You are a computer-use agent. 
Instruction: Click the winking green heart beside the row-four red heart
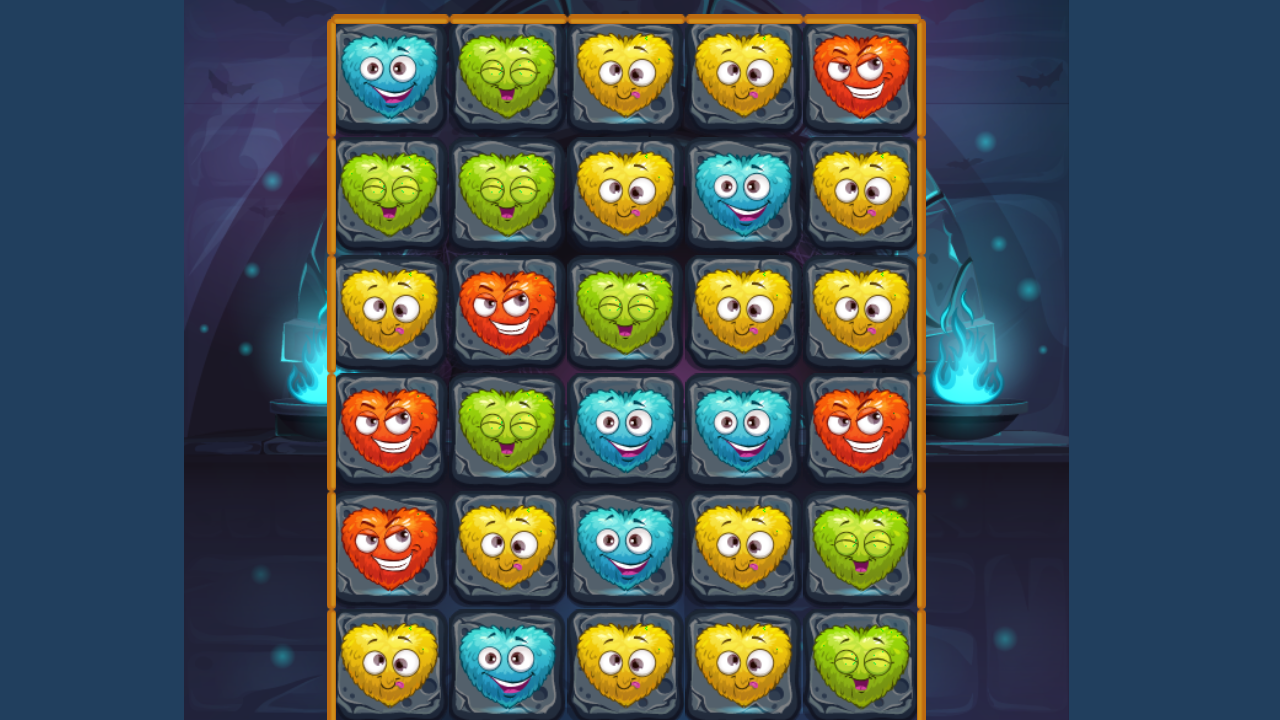[505, 429]
